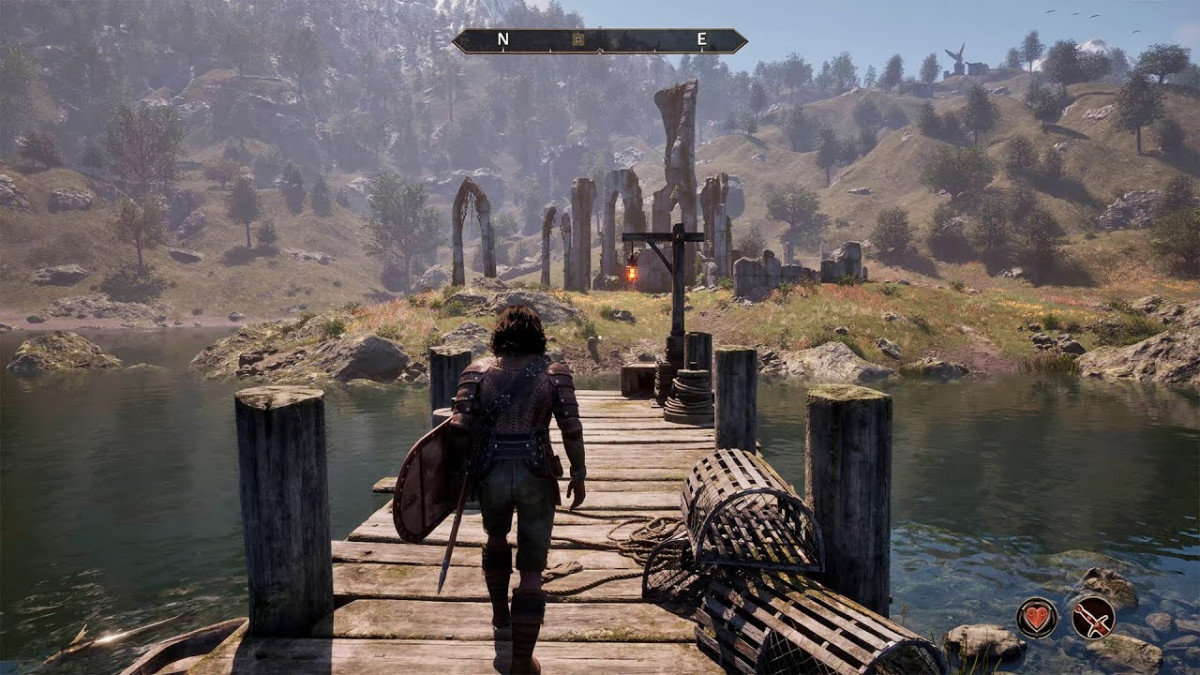Viewport: 1200px width, 675px height.
Task: Click the N heading on the compass
Action: coord(503,40)
